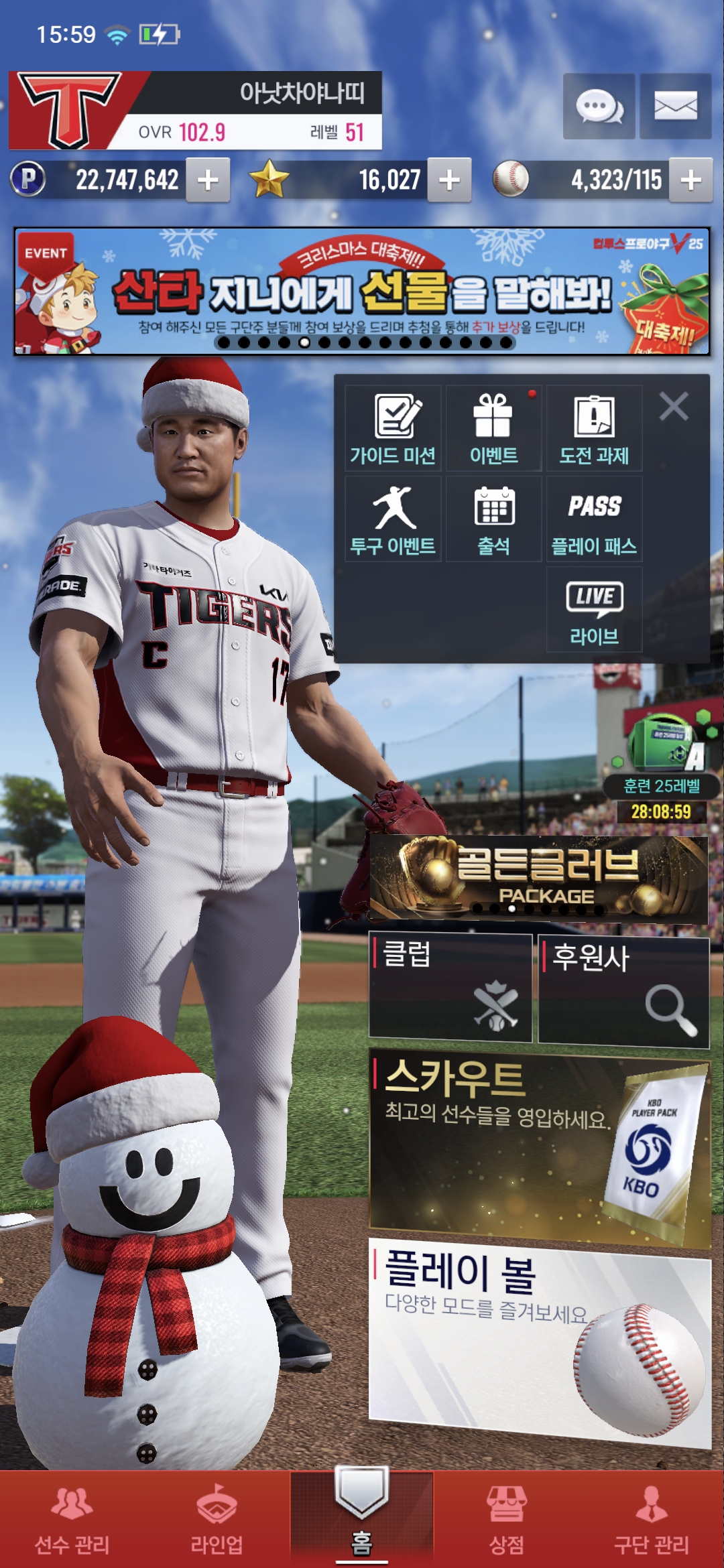Open the 클럽 club menu
Image resolution: width=724 pixels, height=1568 pixels.
450,988
